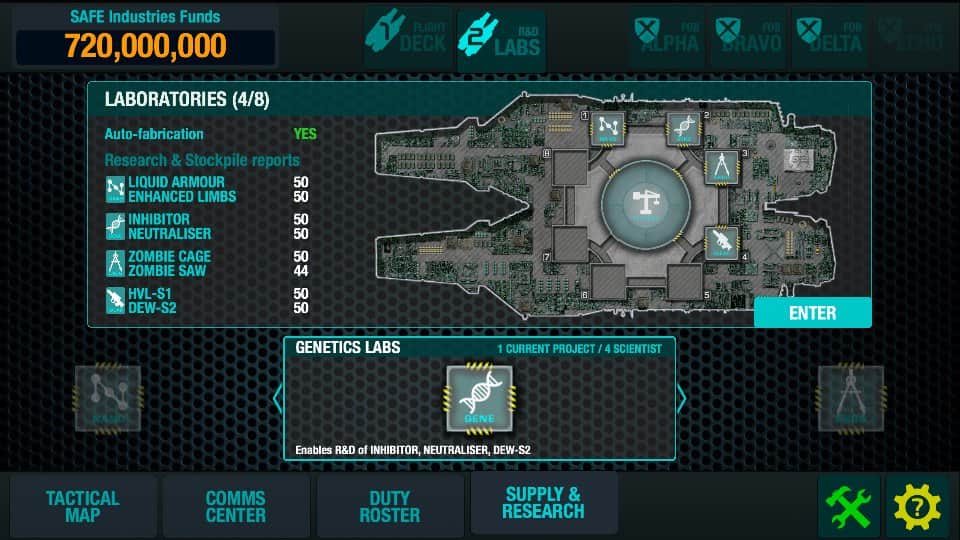The height and width of the screenshot is (540, 960).
Task: Choose the weapons lab in slot 4
Action: (x=721, y=242)
